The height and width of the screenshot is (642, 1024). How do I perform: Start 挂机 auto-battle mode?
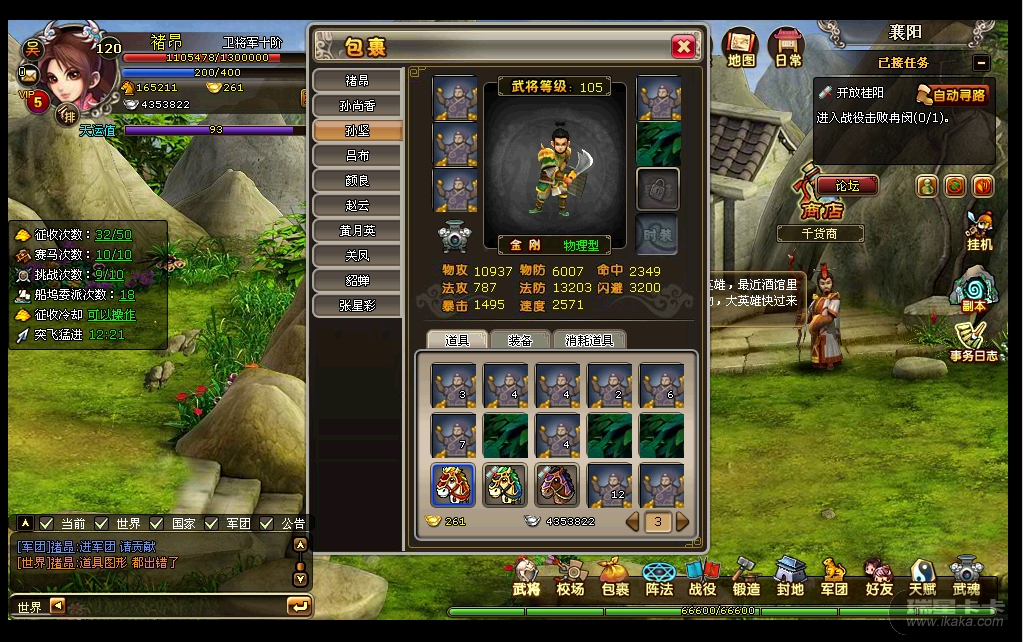click(x=980, y=231)
